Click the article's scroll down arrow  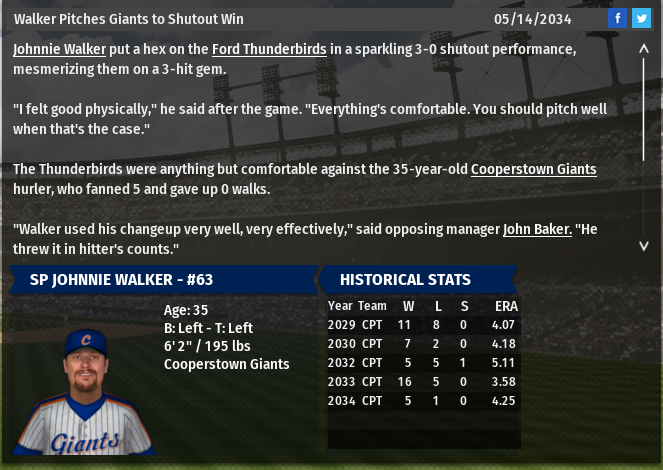pyautogui.click(x=643, y=245)
